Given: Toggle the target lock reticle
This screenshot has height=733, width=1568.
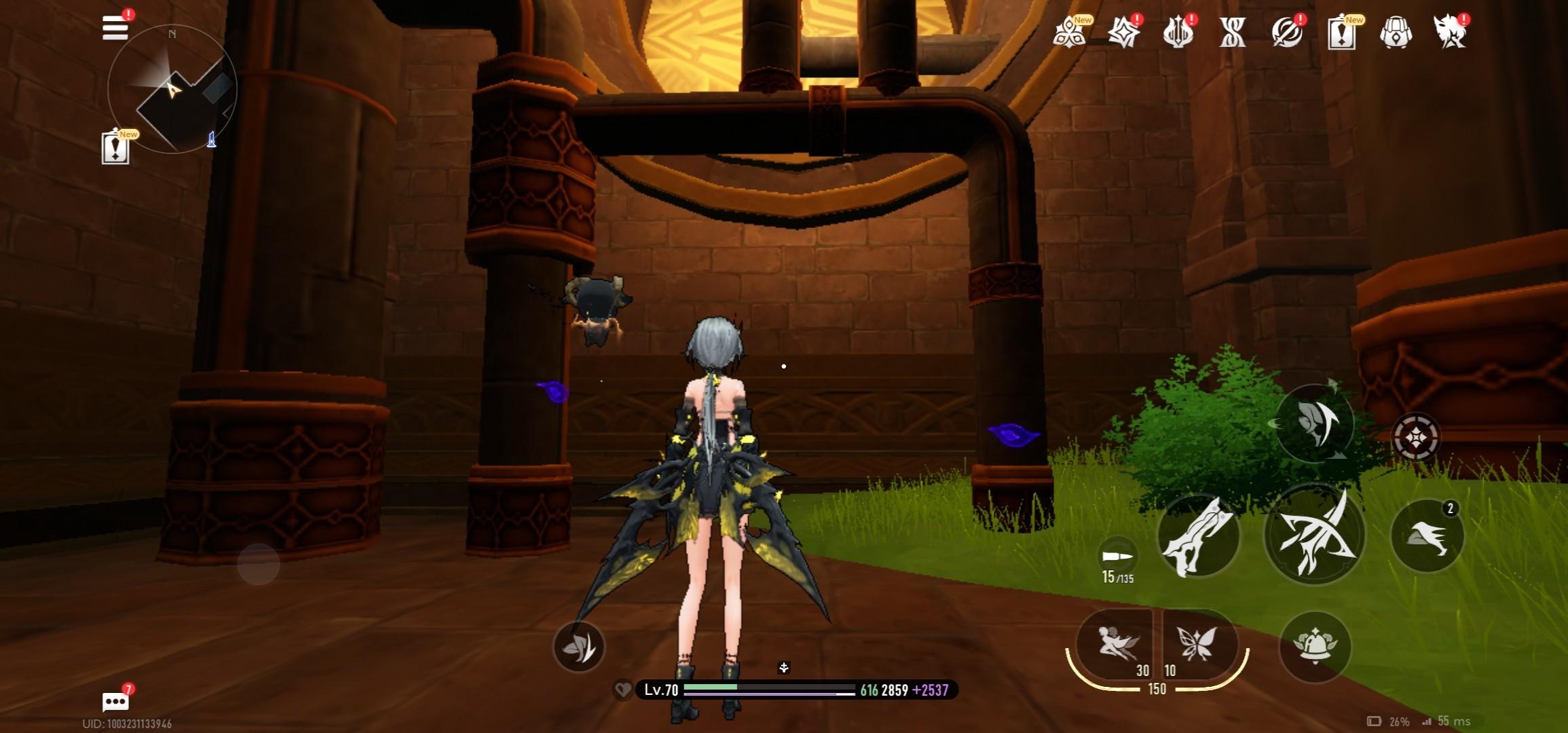Looking at the screenshot, I should click(x=1416, y=438).
